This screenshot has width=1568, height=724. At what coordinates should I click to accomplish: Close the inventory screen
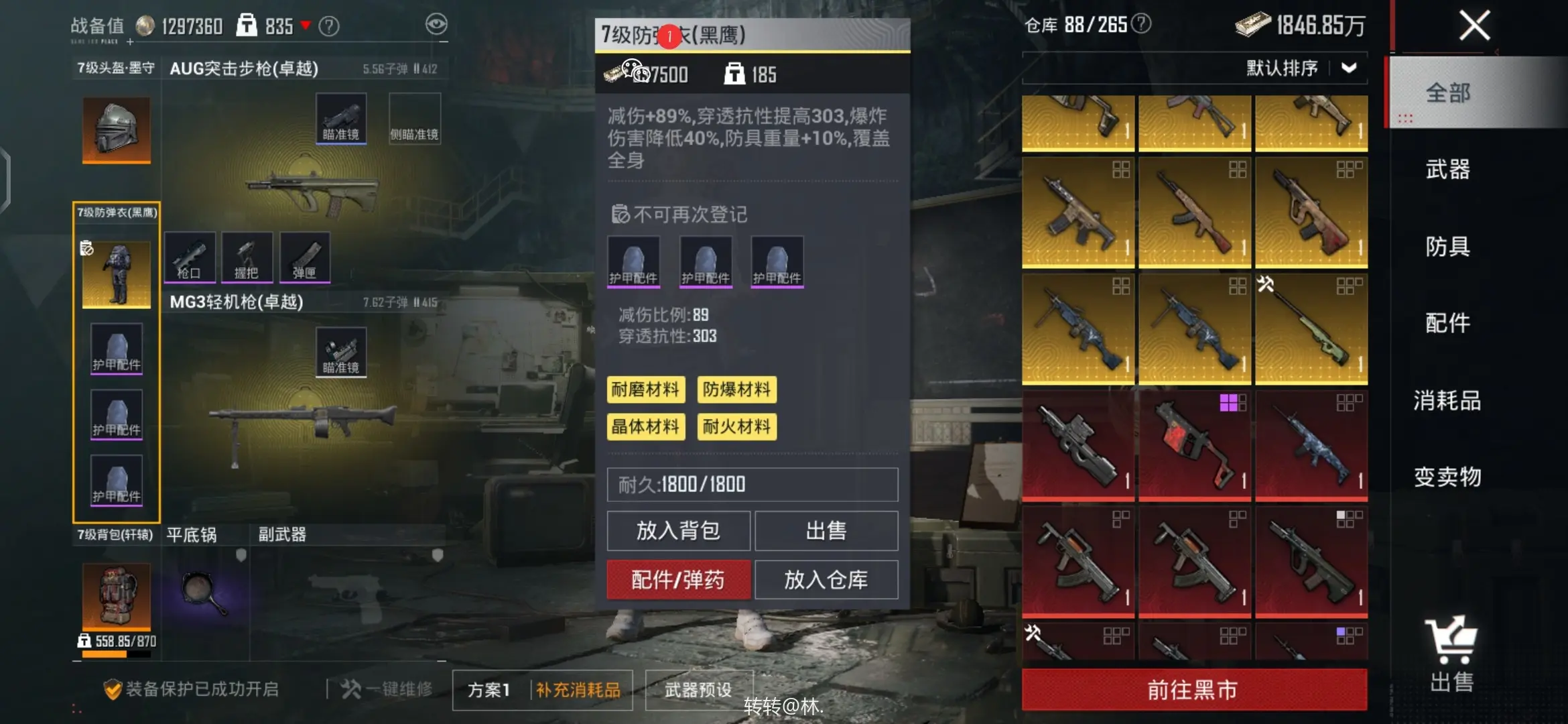click(x=1474, y=27)
